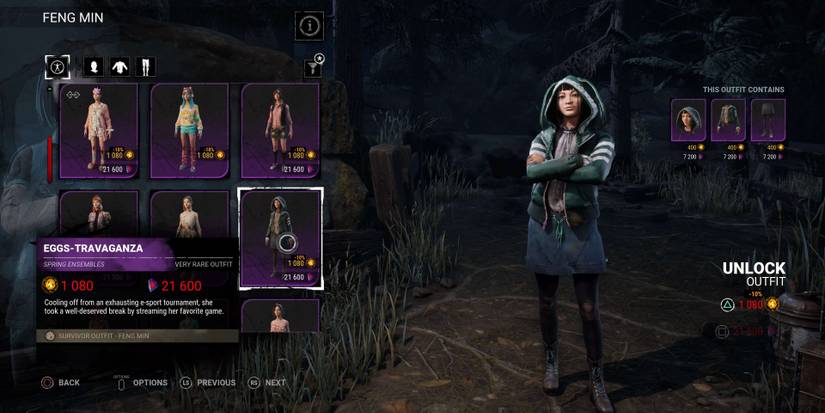View the hooded head piece
The height and width of the screenshot is (413, 825).
[688, 120]
